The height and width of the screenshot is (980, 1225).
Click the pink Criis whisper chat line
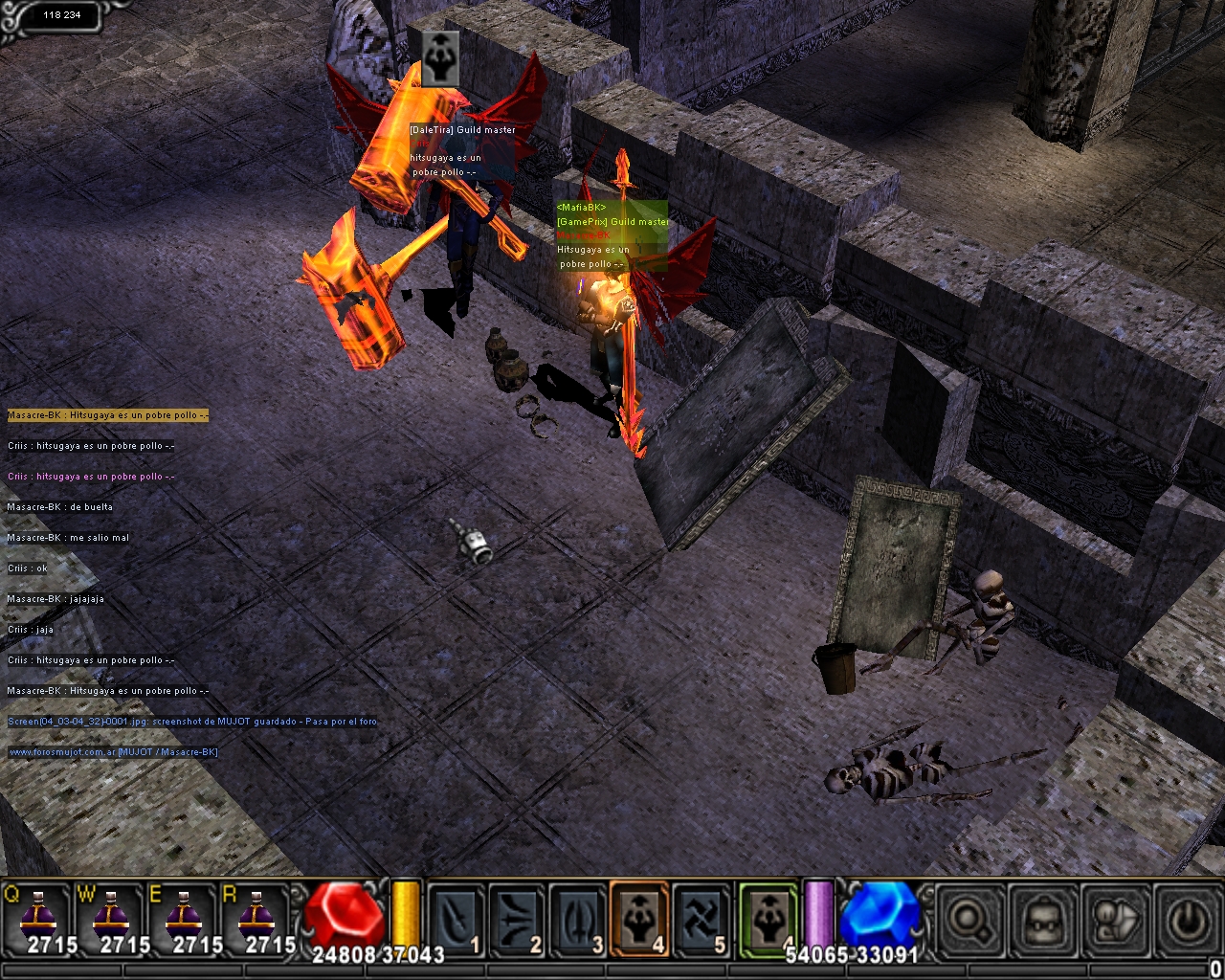pyautogui.click(x=91, y=477)
